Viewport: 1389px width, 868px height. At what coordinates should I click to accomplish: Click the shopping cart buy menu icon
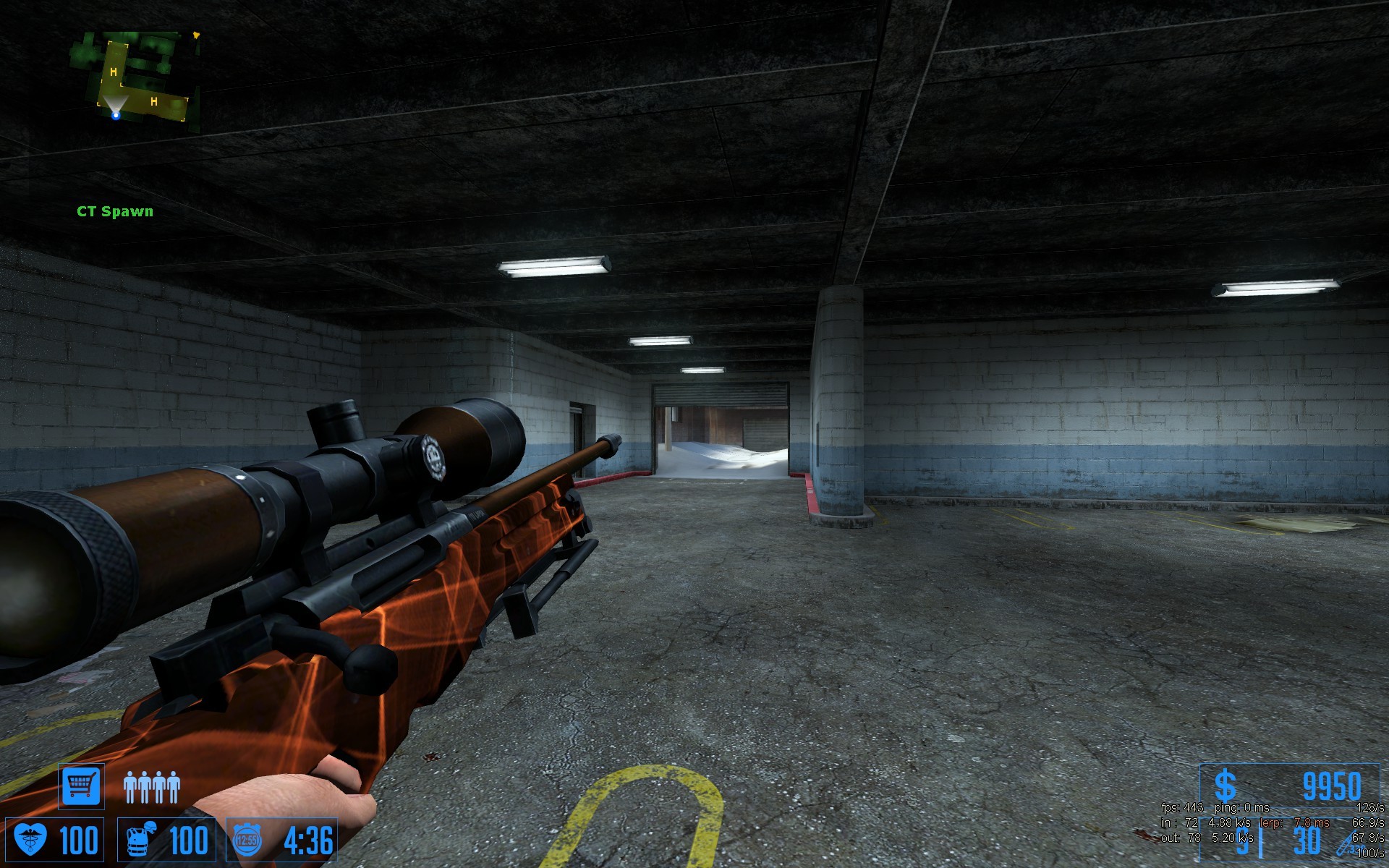(82, 786)
